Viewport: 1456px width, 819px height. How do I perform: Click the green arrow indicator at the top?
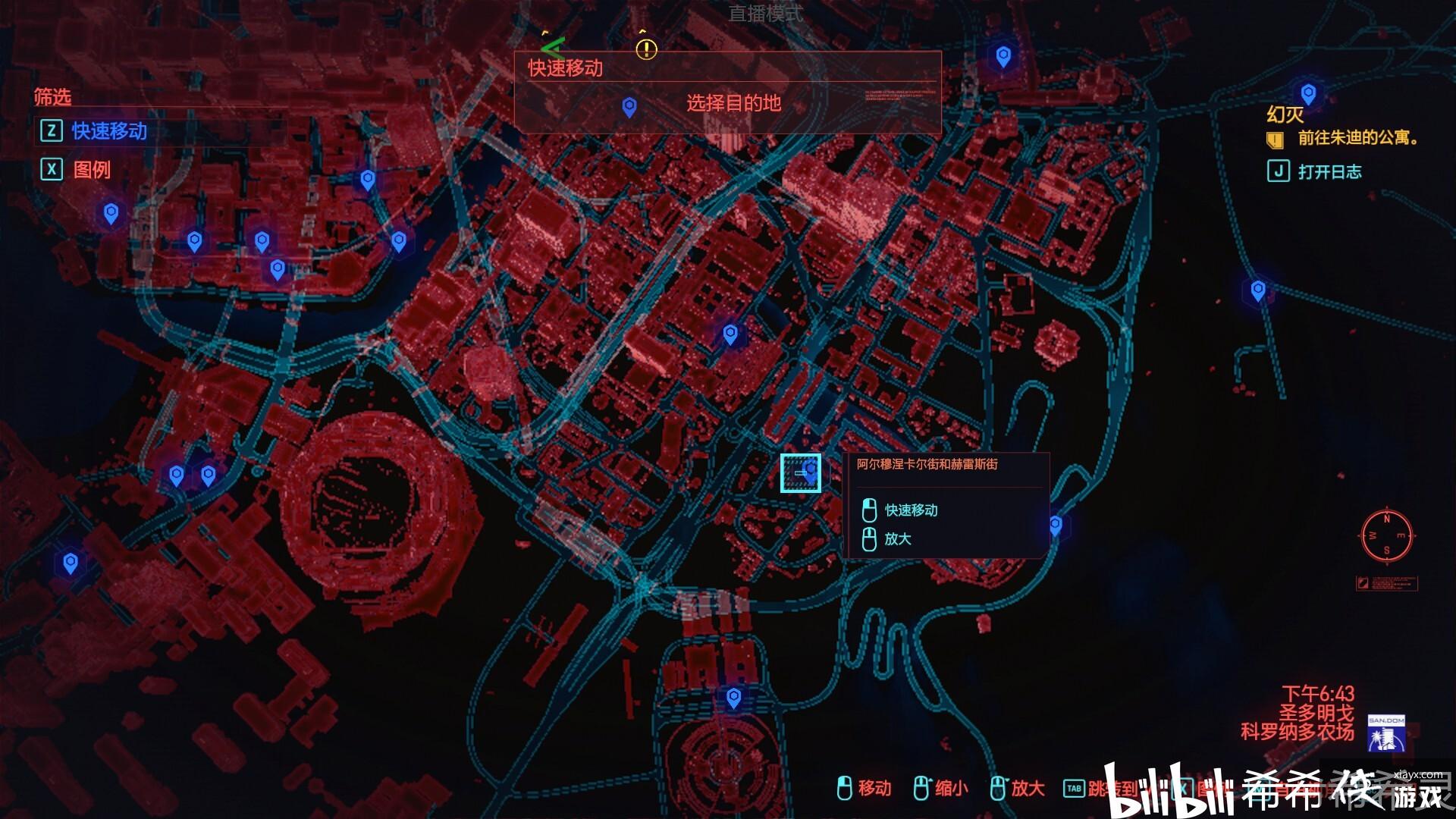click(552, 47)
